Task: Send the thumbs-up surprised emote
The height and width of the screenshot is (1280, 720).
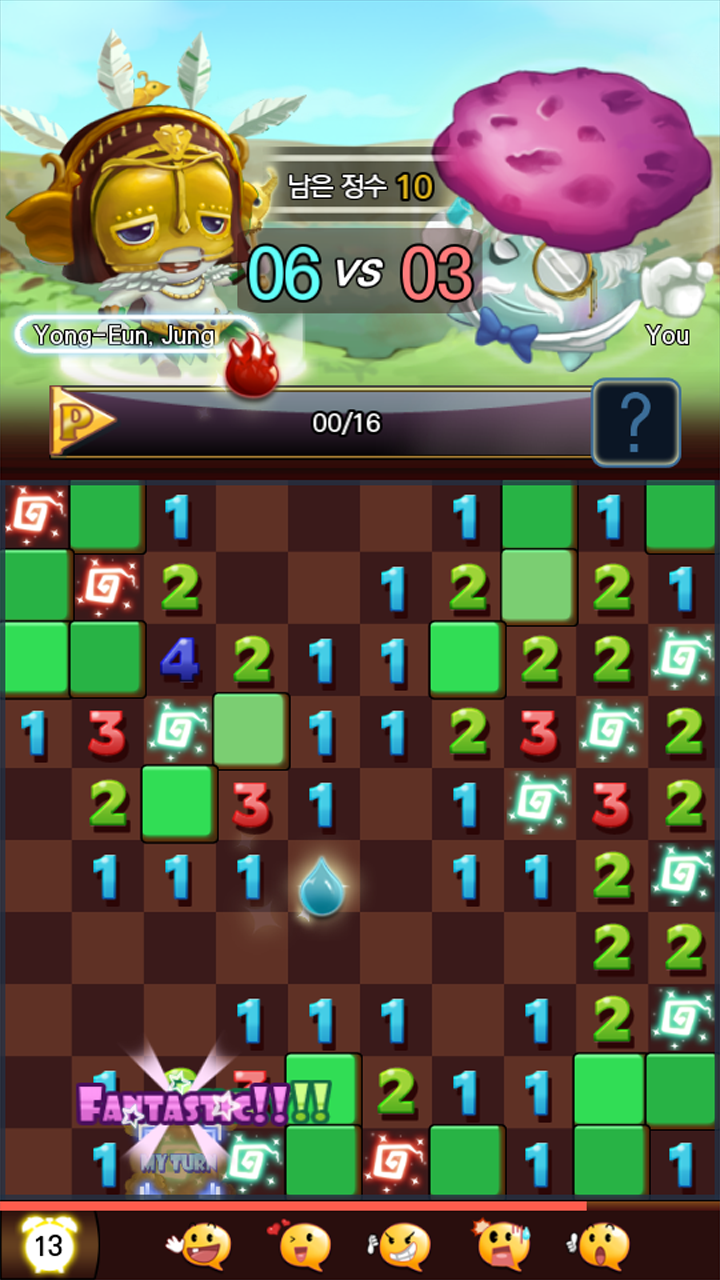Action: coord(603,1246)
